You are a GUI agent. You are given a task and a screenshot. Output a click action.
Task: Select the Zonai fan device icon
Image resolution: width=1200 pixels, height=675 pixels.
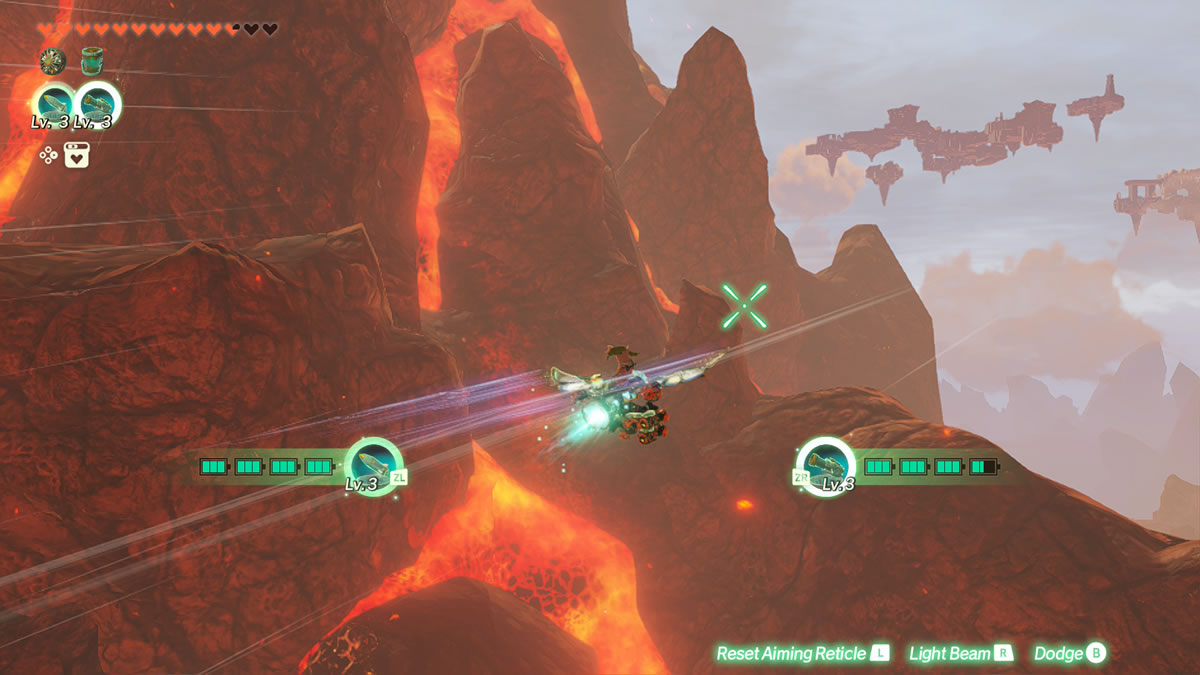[52, 62]
